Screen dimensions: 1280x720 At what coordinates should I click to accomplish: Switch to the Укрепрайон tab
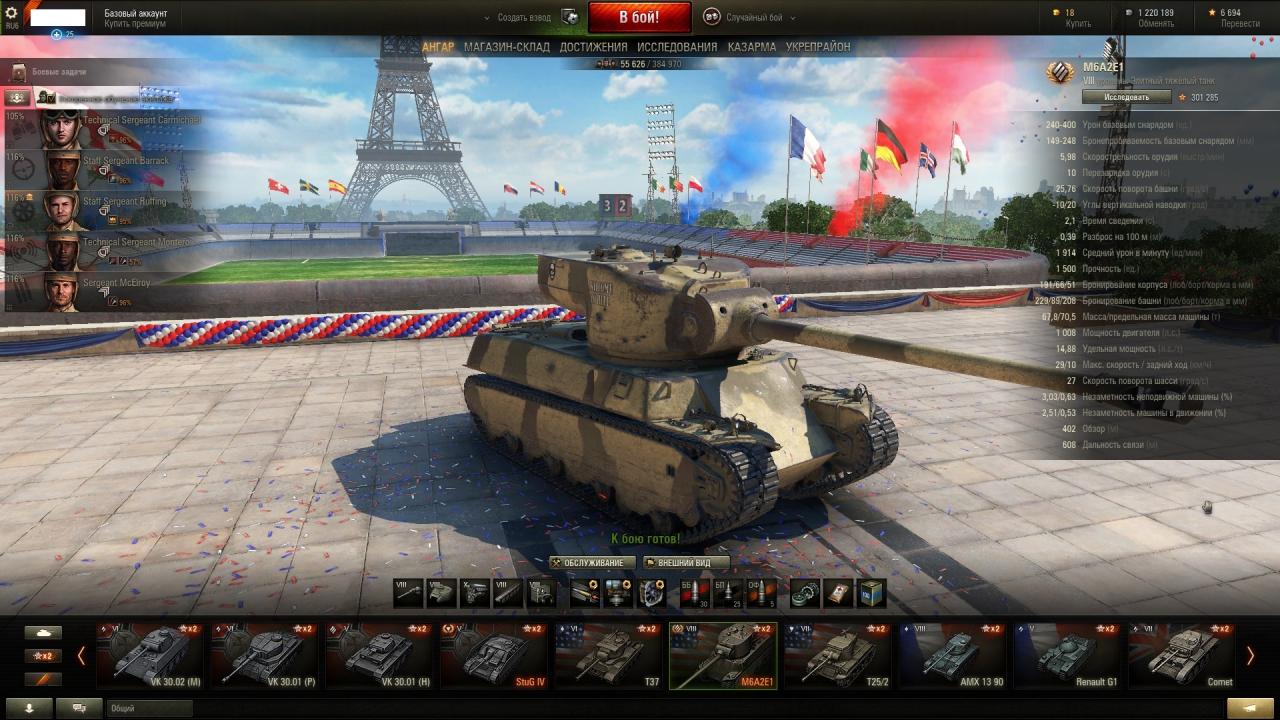point(818,47)
